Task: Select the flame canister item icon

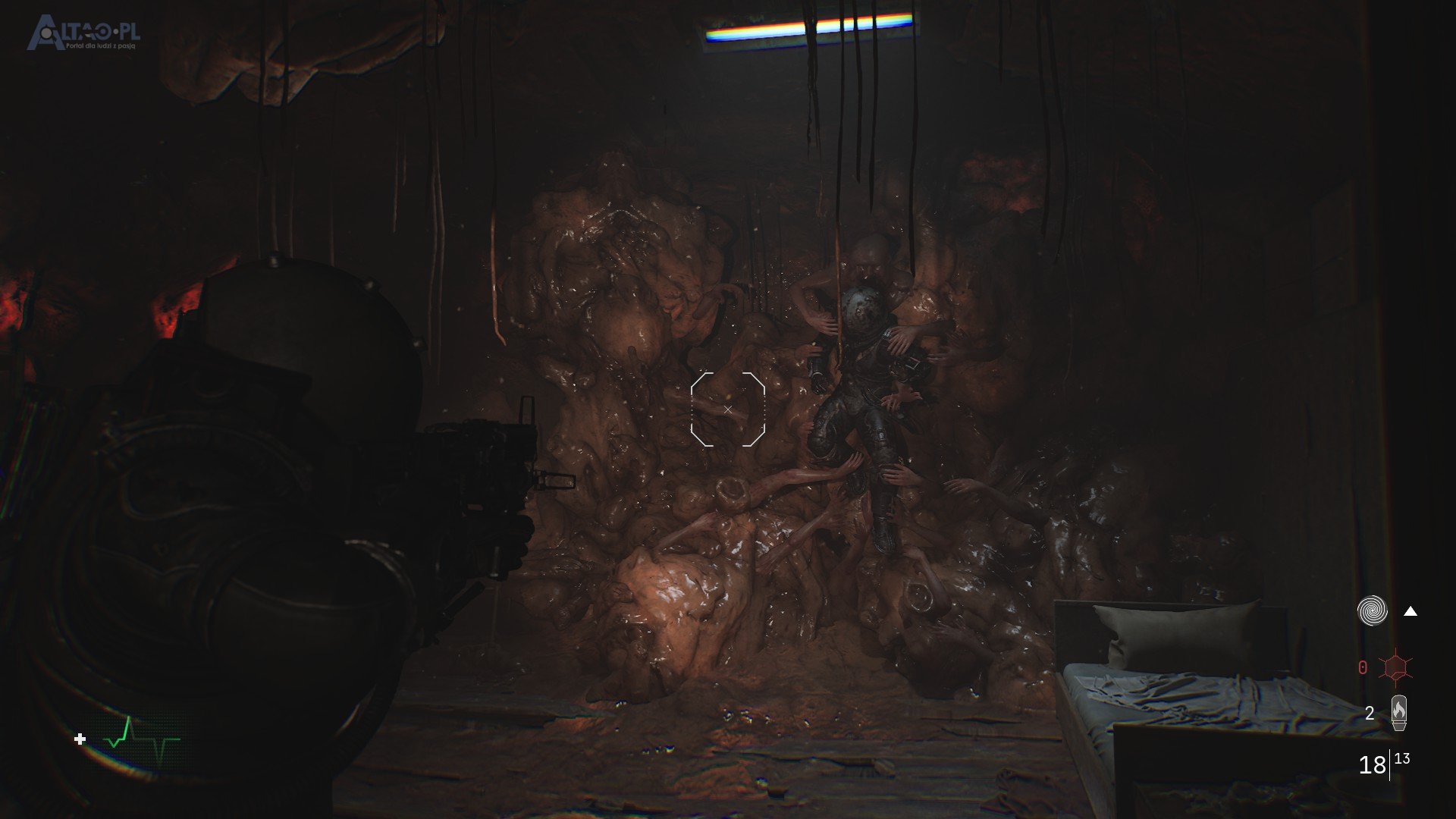Action: pos(1398,713)
